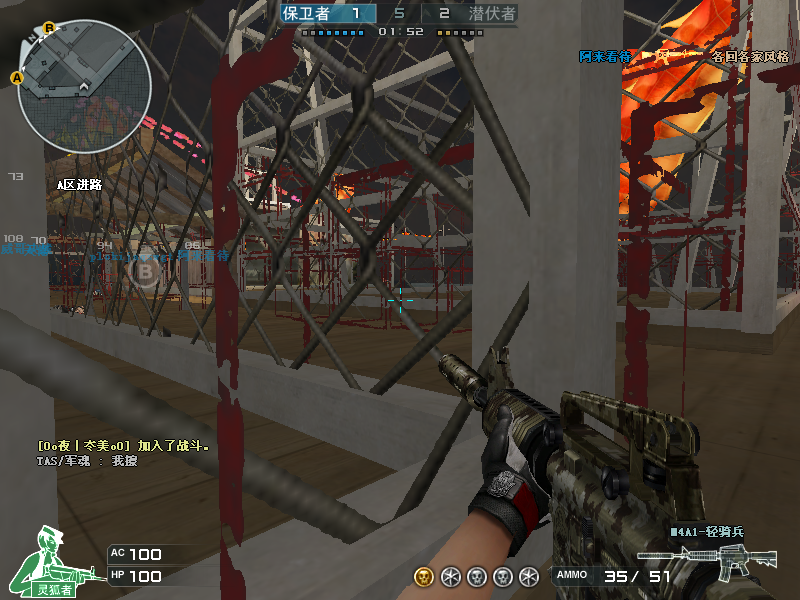Click the 潜伏者 team score label

pos(491,14)
